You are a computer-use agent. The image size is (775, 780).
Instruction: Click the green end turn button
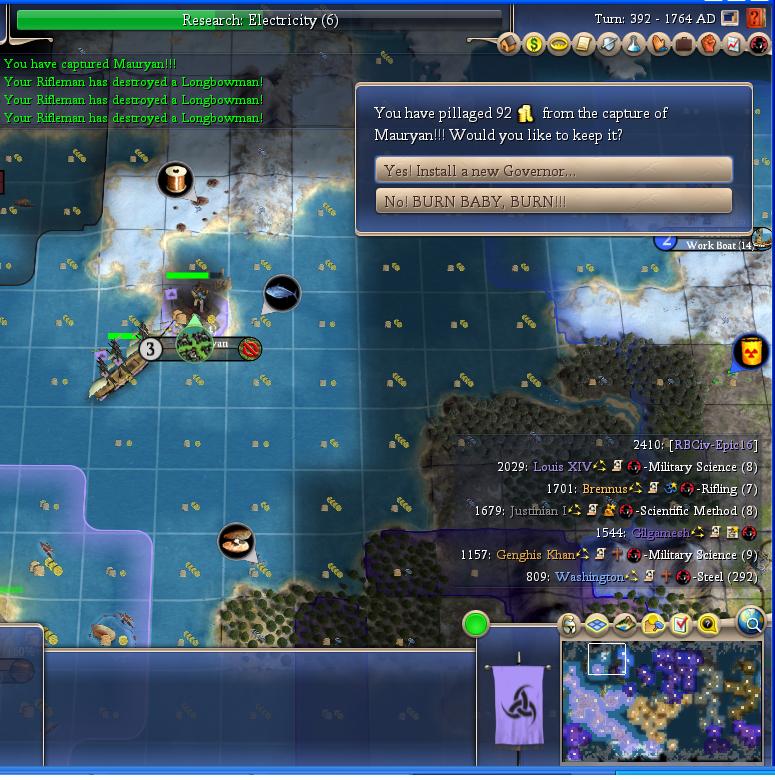coord(476,625)
